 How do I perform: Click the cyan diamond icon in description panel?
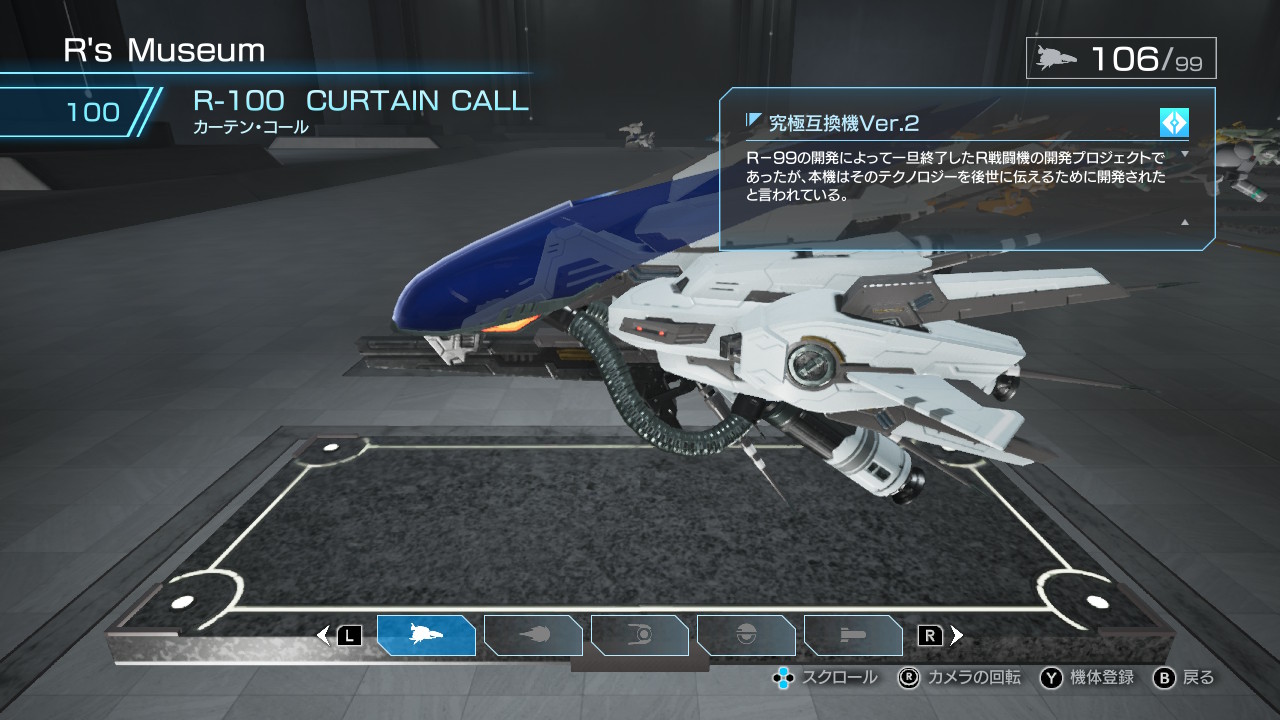click(x=1174, y=123)
